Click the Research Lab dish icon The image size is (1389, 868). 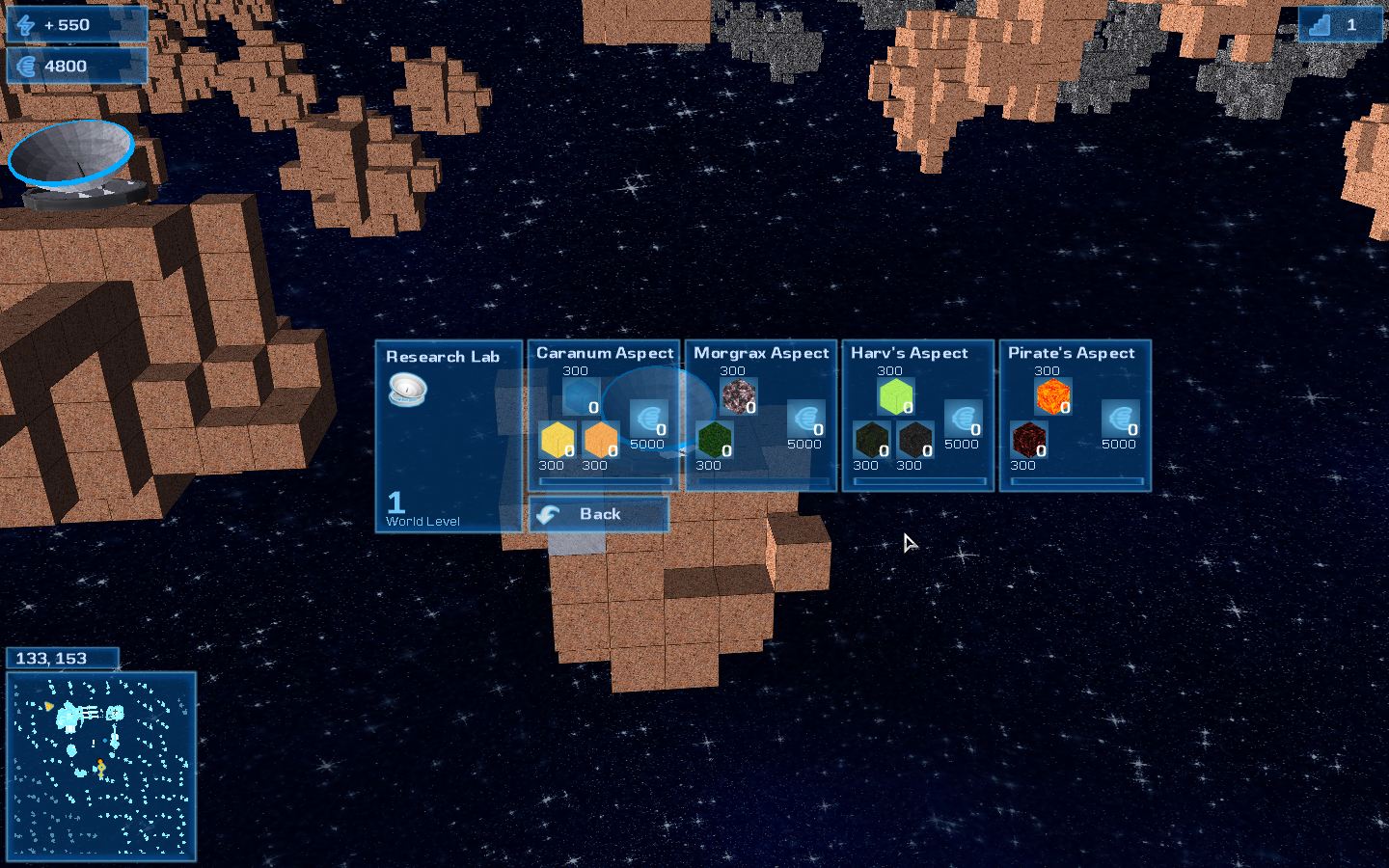[407, 390]
